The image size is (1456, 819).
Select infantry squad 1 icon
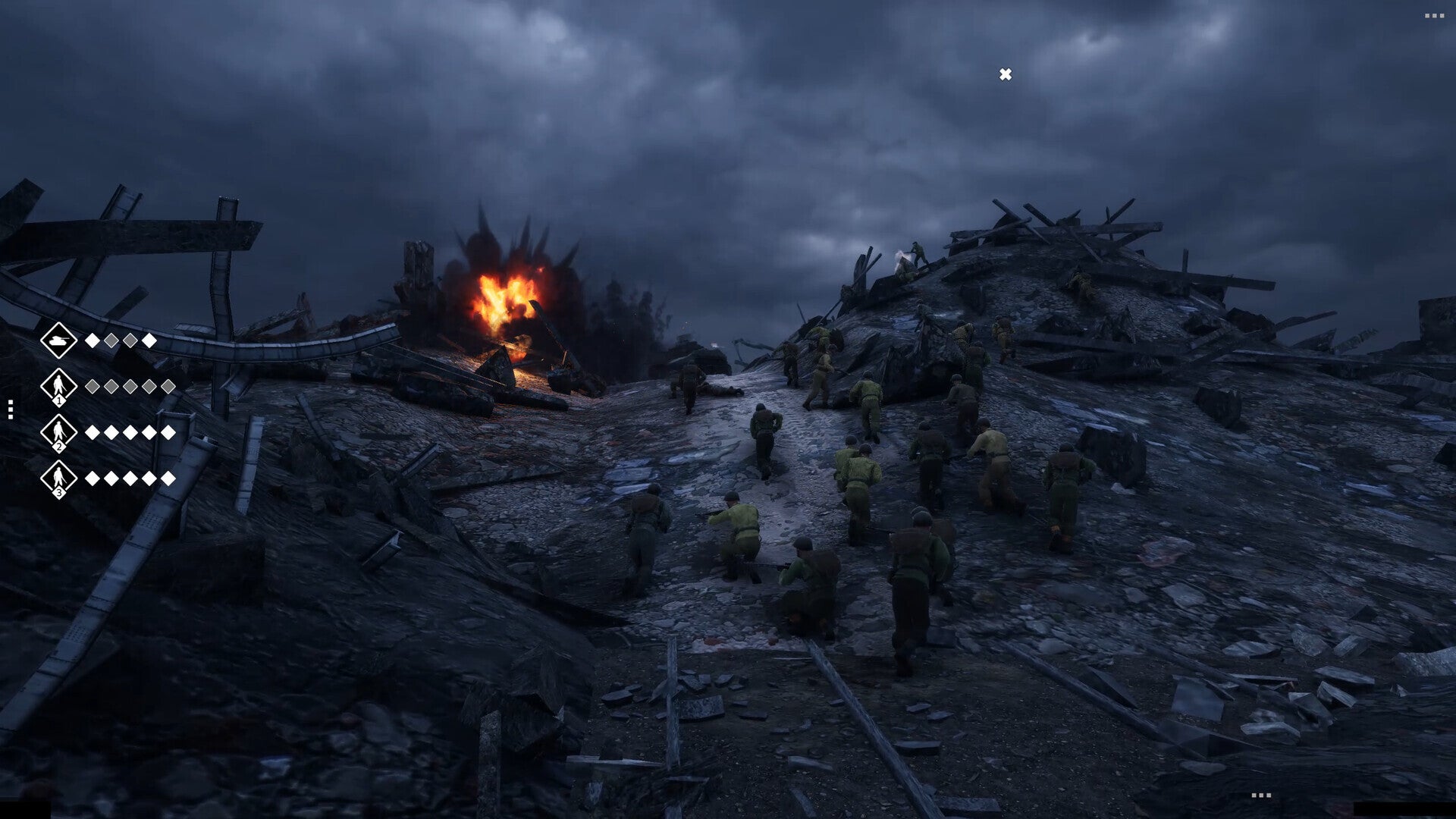(58, 387)
